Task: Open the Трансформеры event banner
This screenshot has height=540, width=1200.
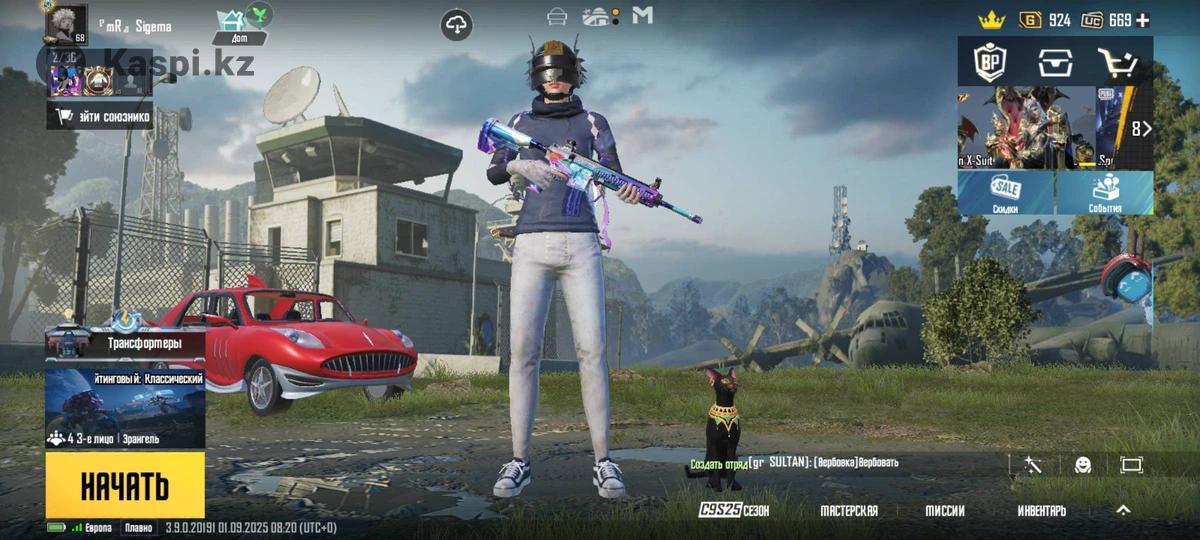Action: point(125,343)
